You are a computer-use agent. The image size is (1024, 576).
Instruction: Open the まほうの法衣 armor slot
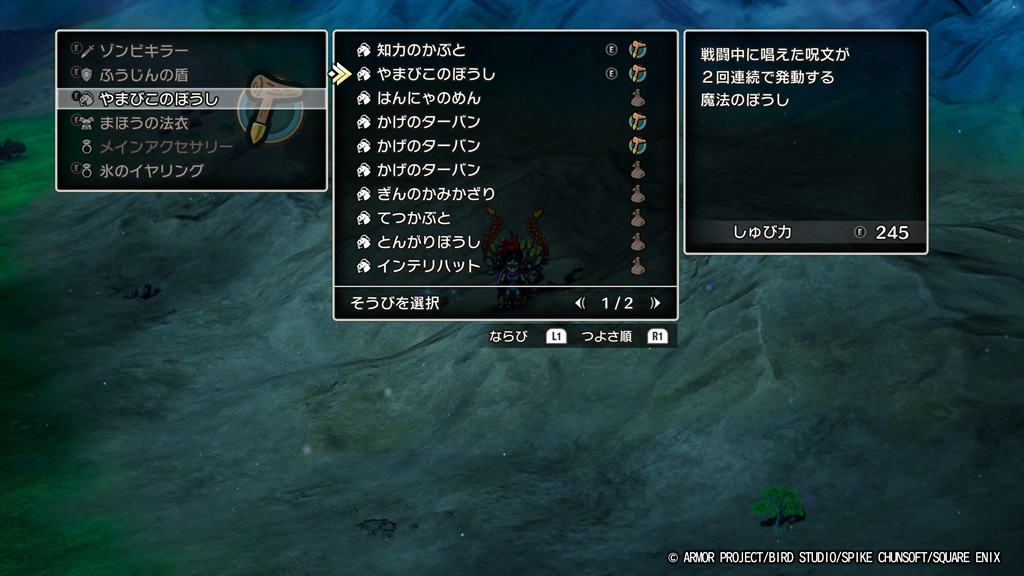(144, 123)
